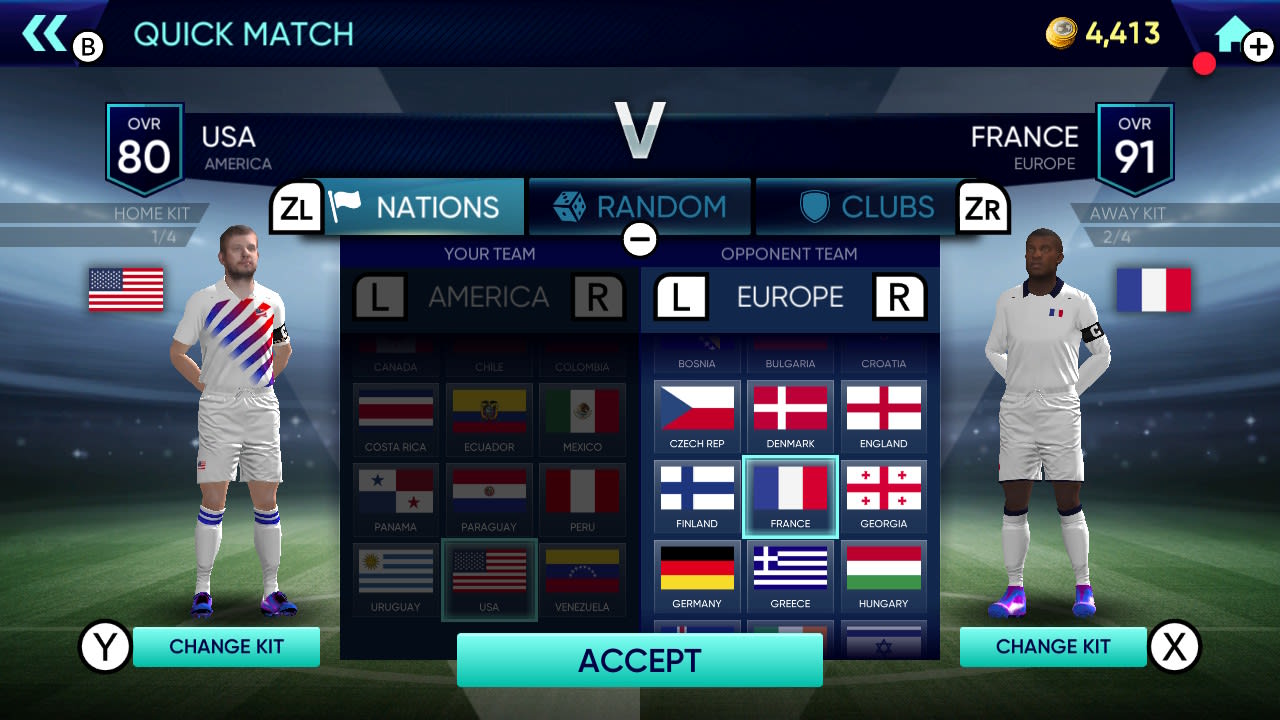The image size is (1280, 720).
Task: Cycle to previous region with America's L arrow
Action: 378,297
